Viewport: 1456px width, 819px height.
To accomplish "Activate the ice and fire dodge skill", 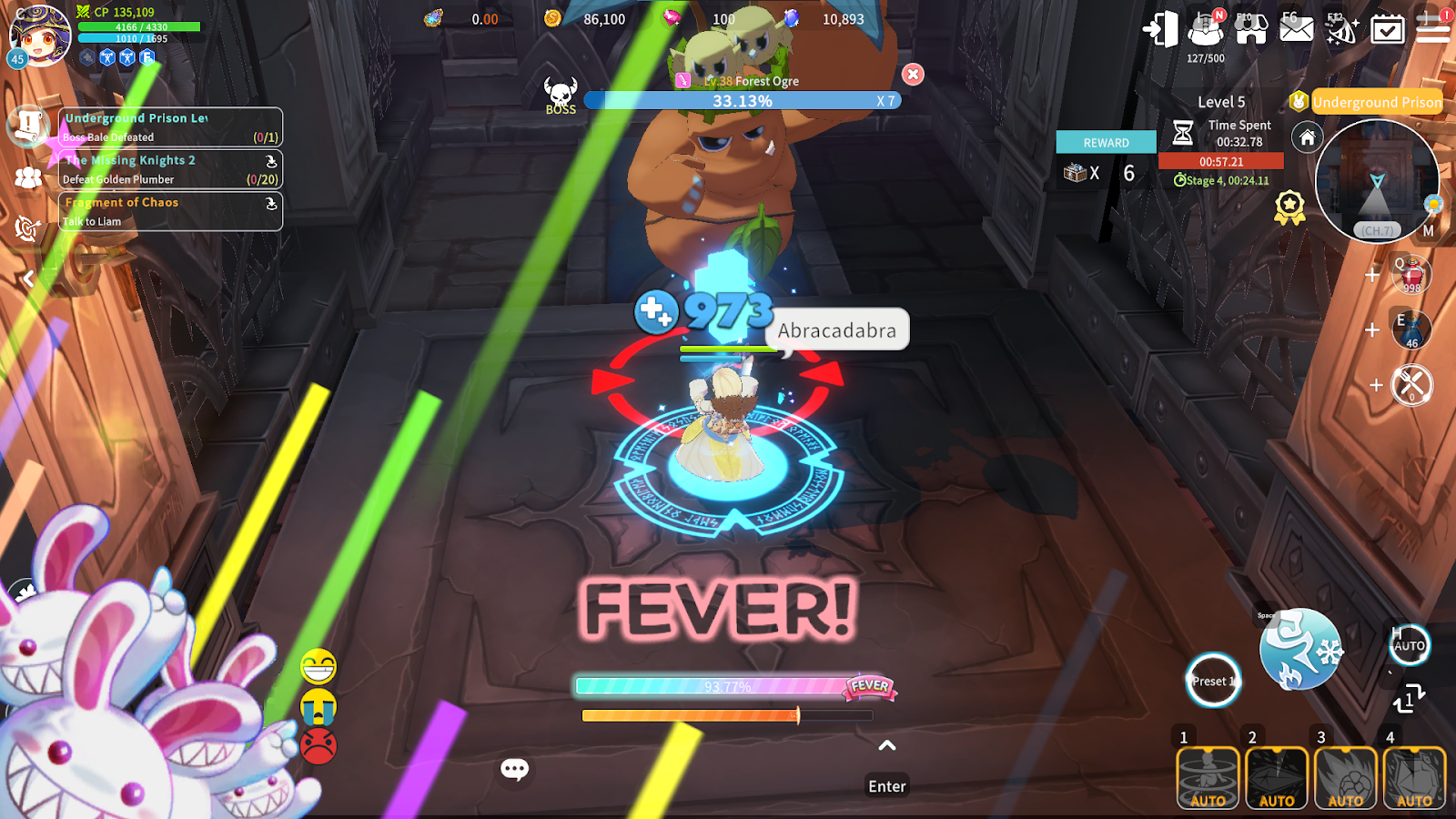I will (x=1299, y=649).
